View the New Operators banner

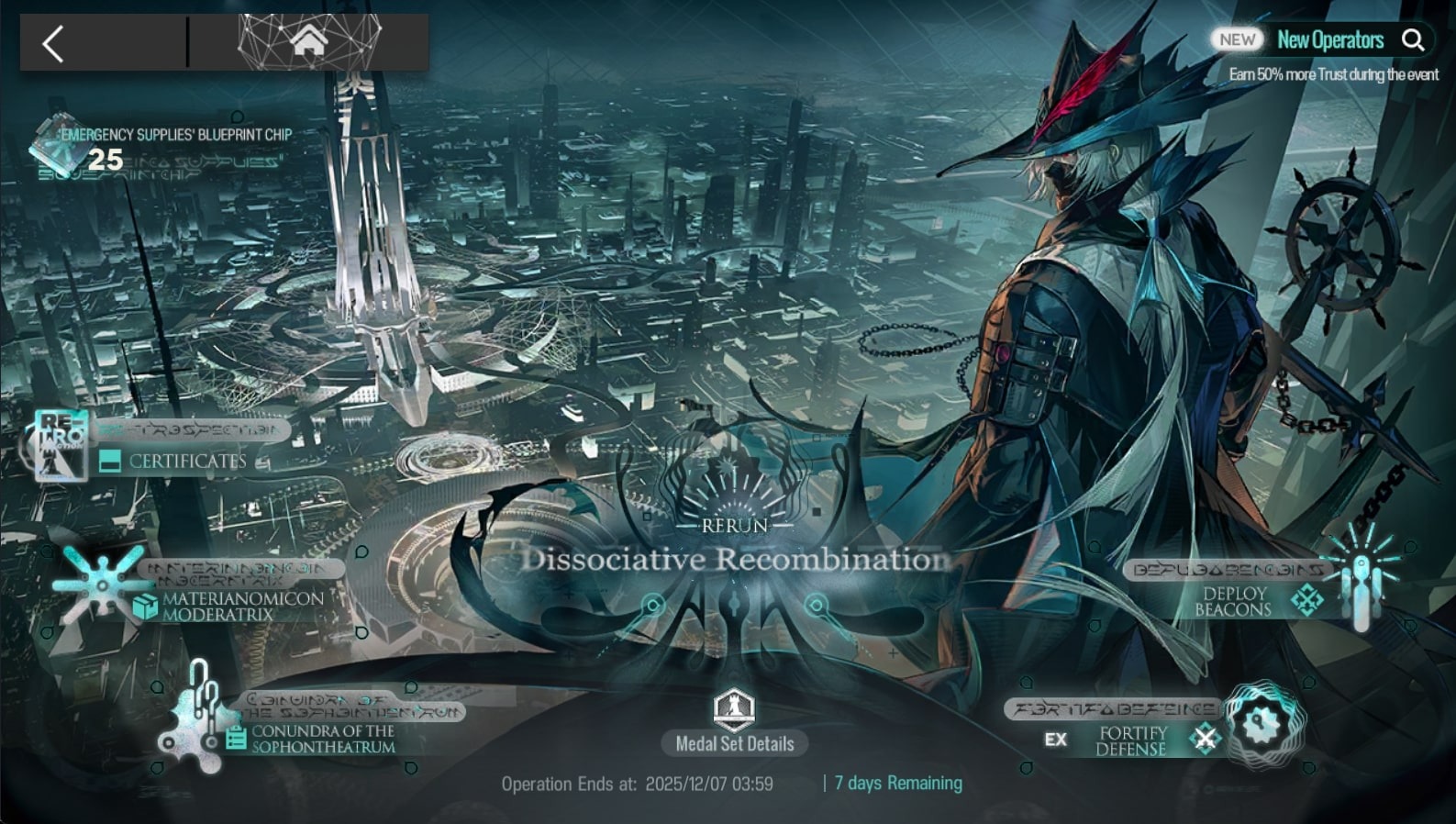tap(1329, 40)
